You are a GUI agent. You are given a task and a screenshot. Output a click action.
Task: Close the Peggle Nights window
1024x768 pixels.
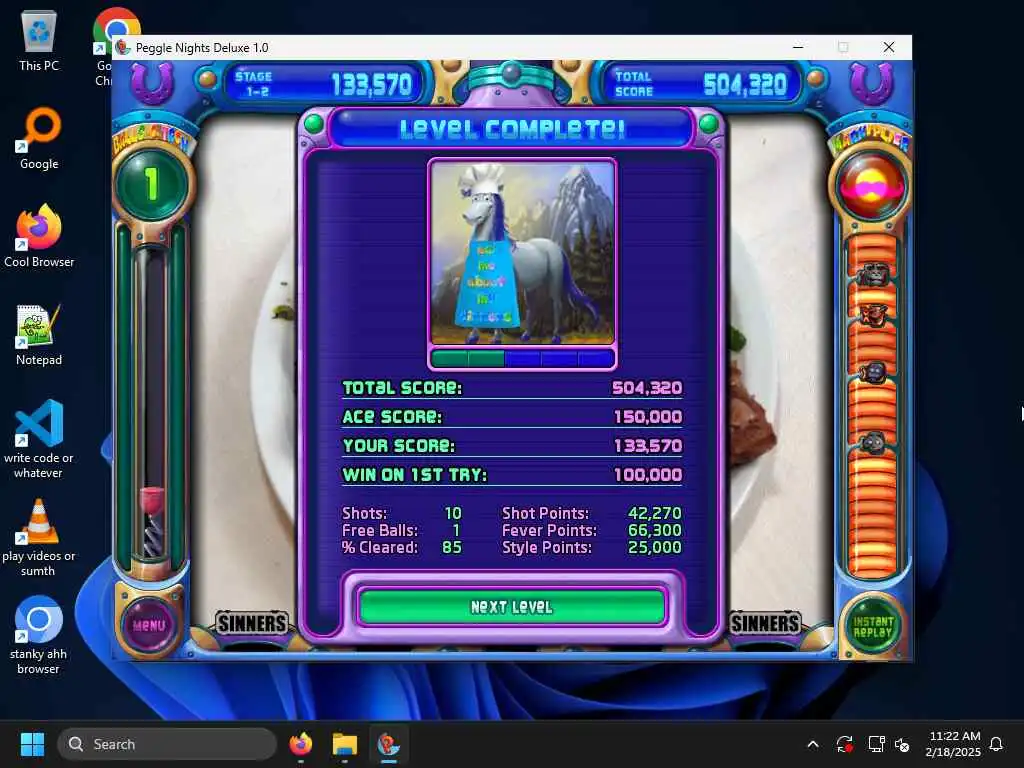click(x=888, y=47)
